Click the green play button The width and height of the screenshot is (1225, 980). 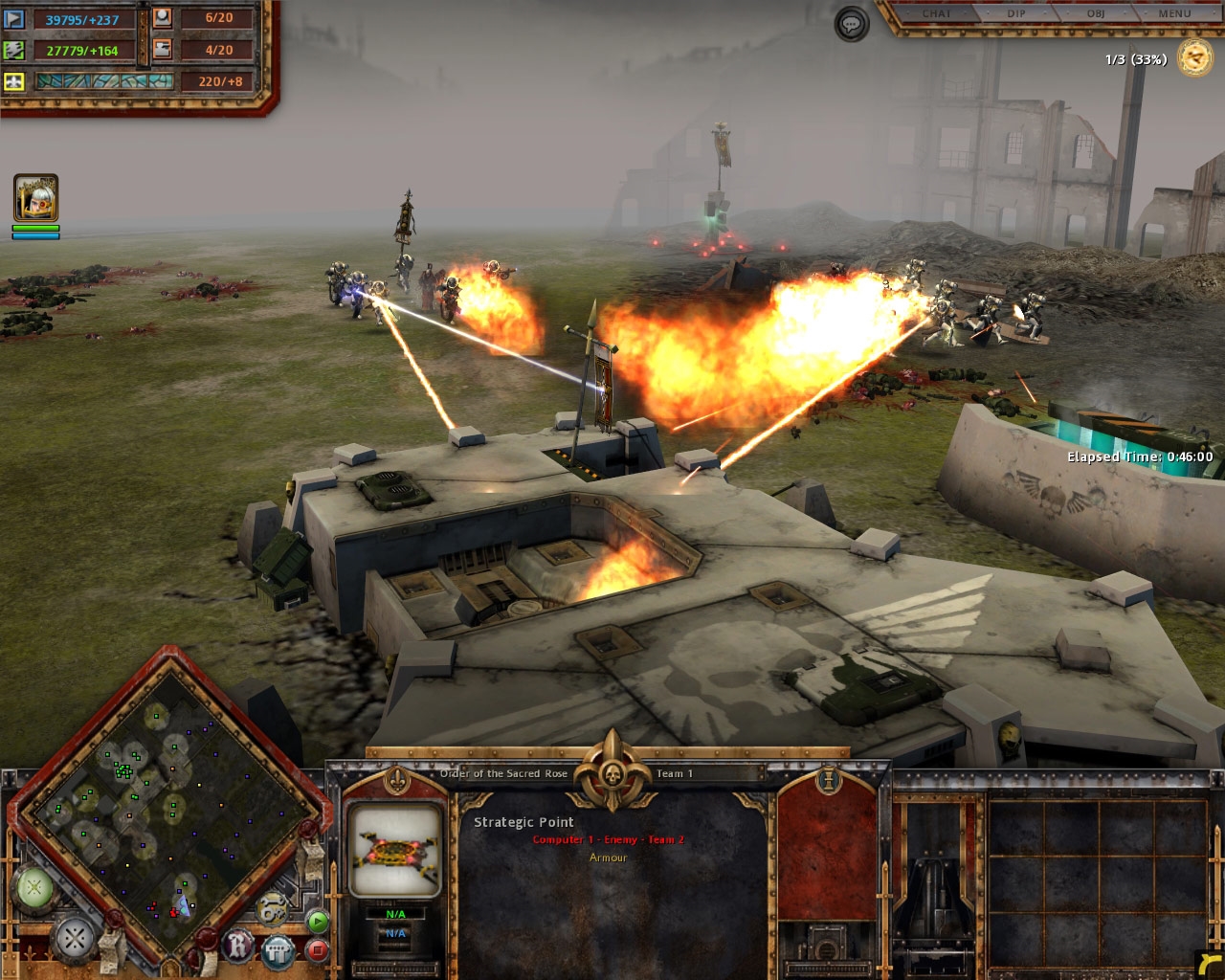318,922
